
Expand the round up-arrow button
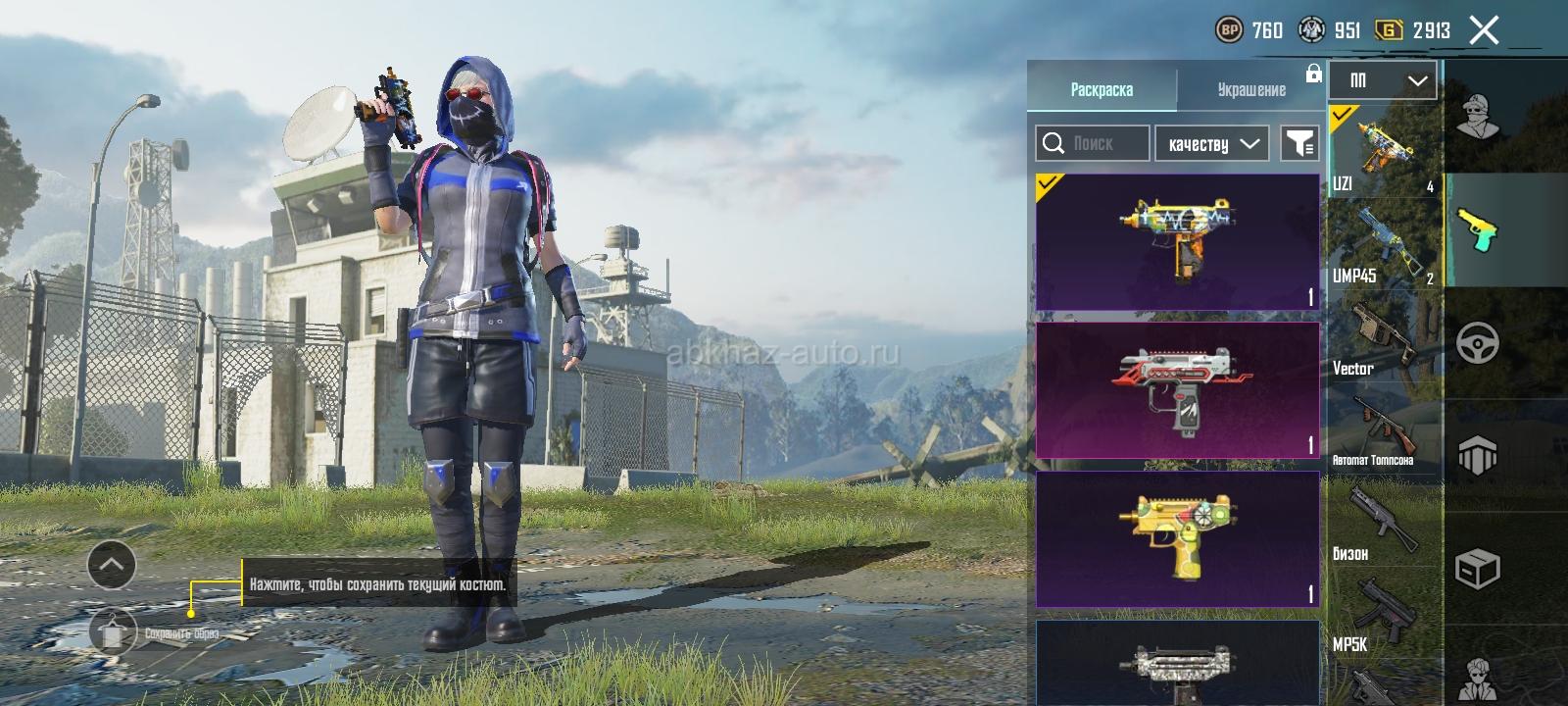112,564
